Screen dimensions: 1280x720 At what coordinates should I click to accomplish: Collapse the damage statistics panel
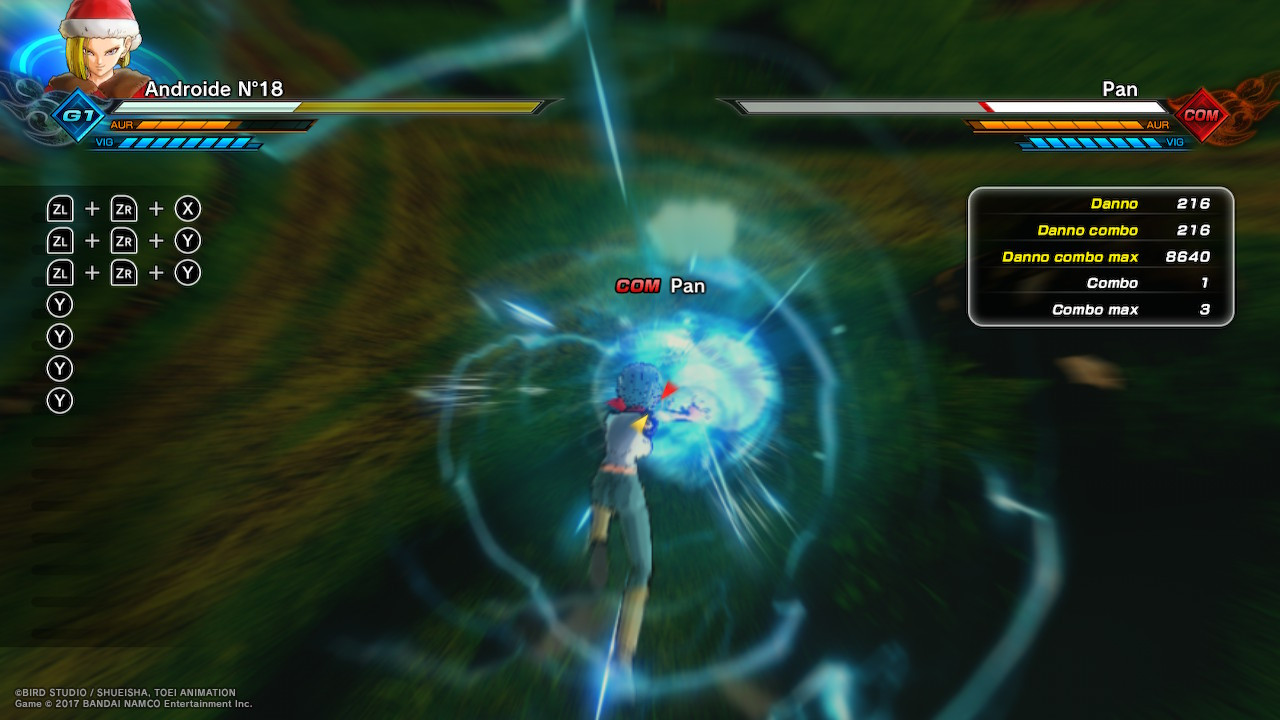(1100, 256)
